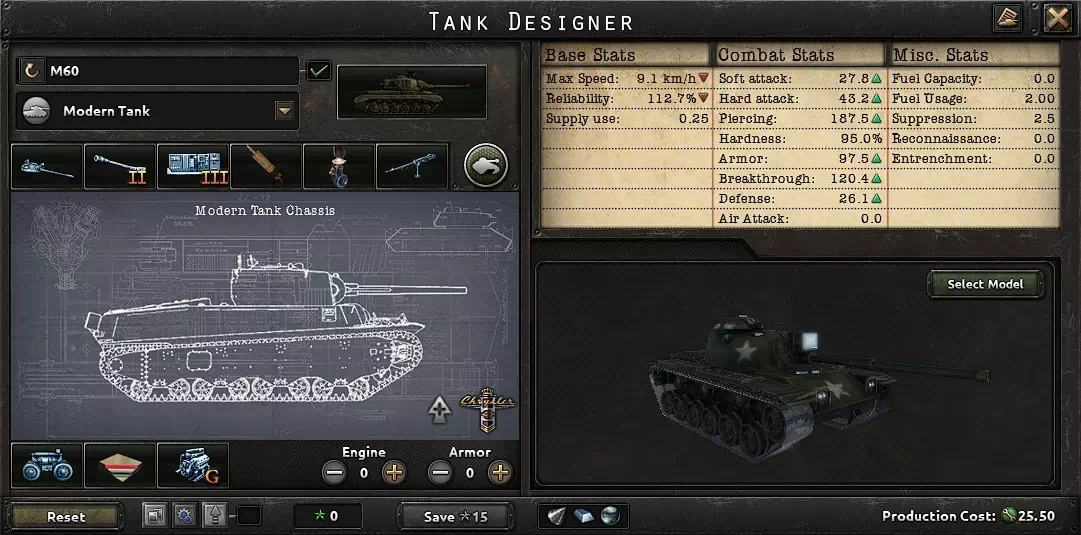This screenshot has height=535, width=1081.
Task: Toggle the green checkmark beside the name
Action: [319, 71]
